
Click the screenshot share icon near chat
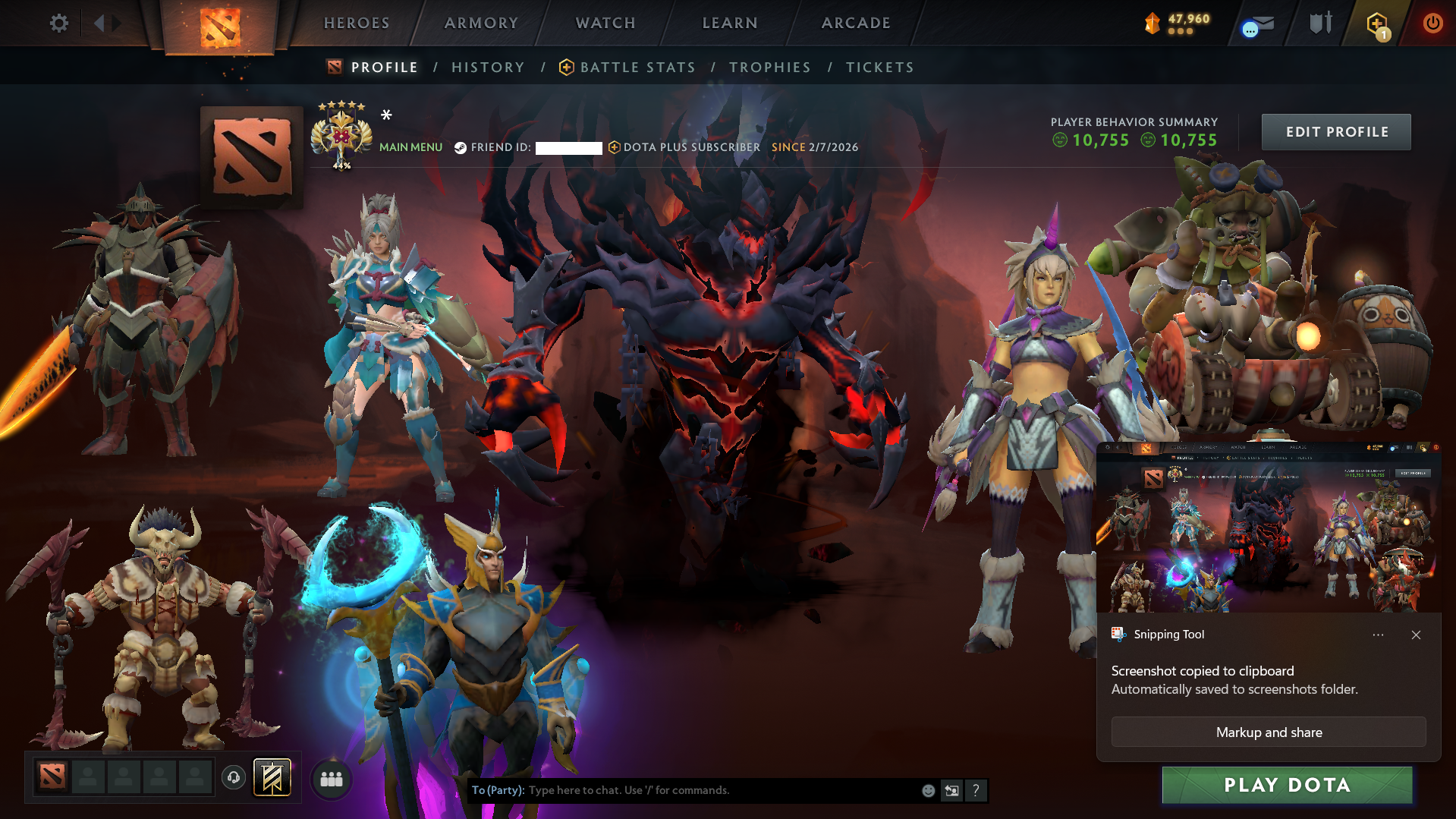point(952,790)
